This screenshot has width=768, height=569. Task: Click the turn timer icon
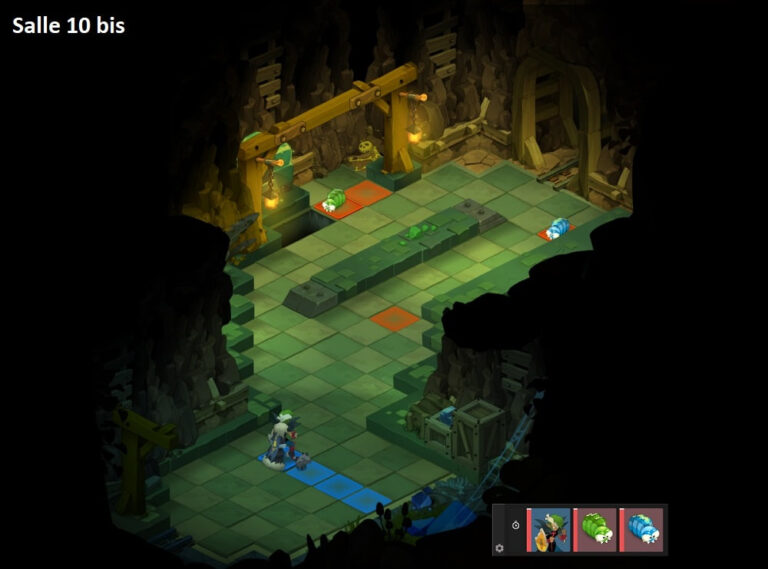coord(514,525)
